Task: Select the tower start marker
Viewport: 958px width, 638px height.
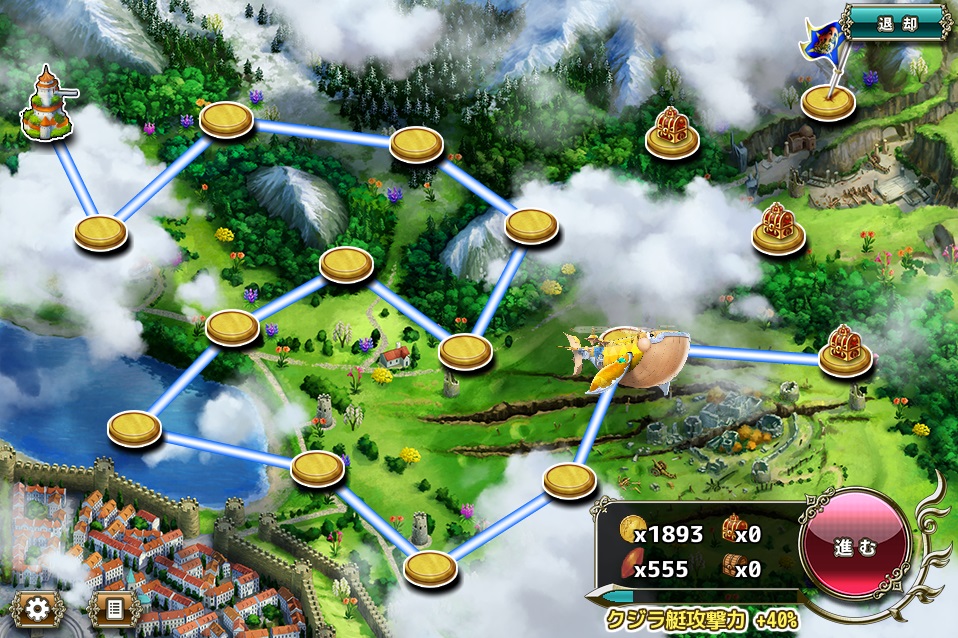Action: [x=46, y=104]
